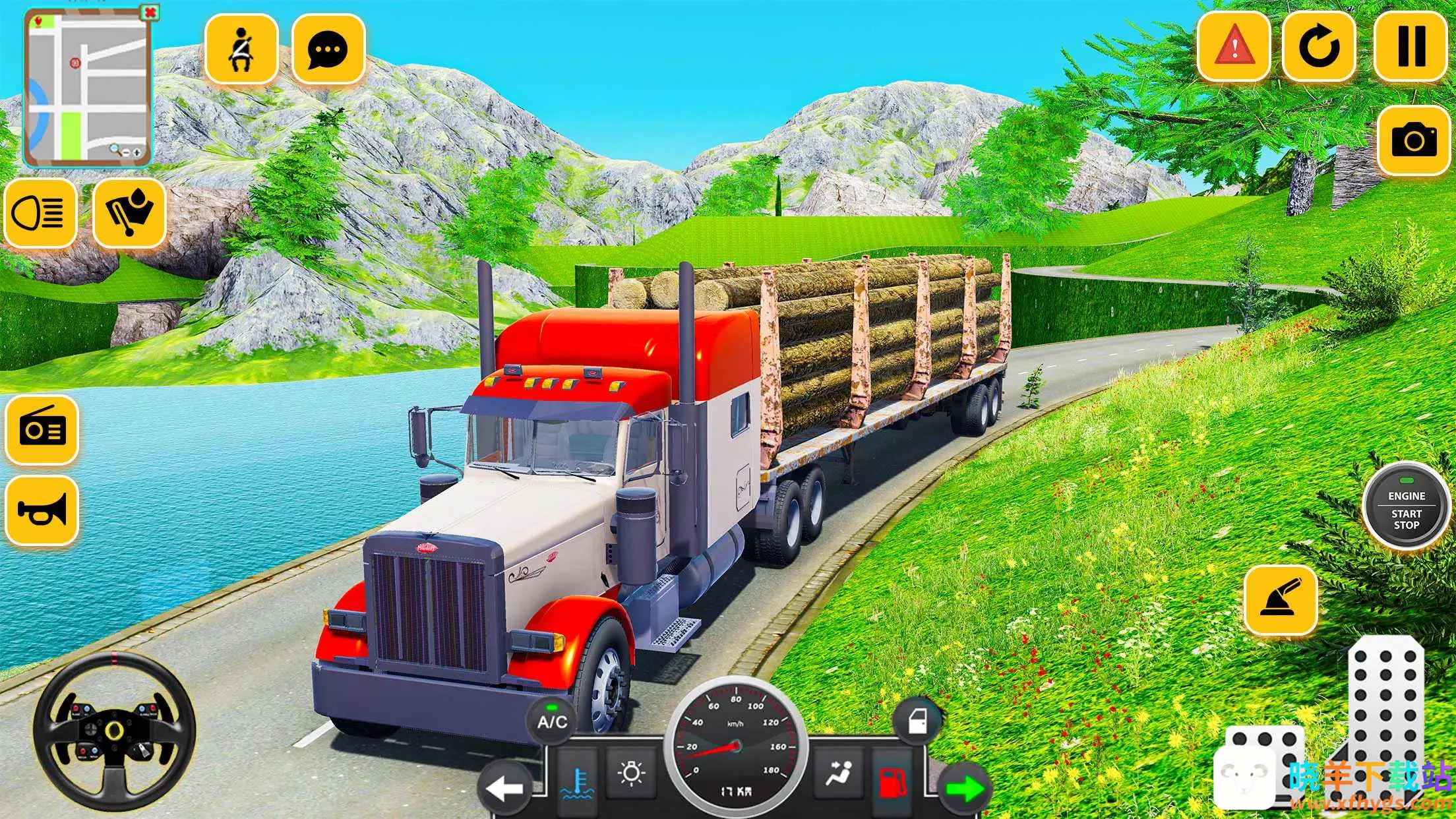Close the minimap with red X
The width and height of the screenshot is (1456, 819).
pyautogui.click(x=150, y=13)
